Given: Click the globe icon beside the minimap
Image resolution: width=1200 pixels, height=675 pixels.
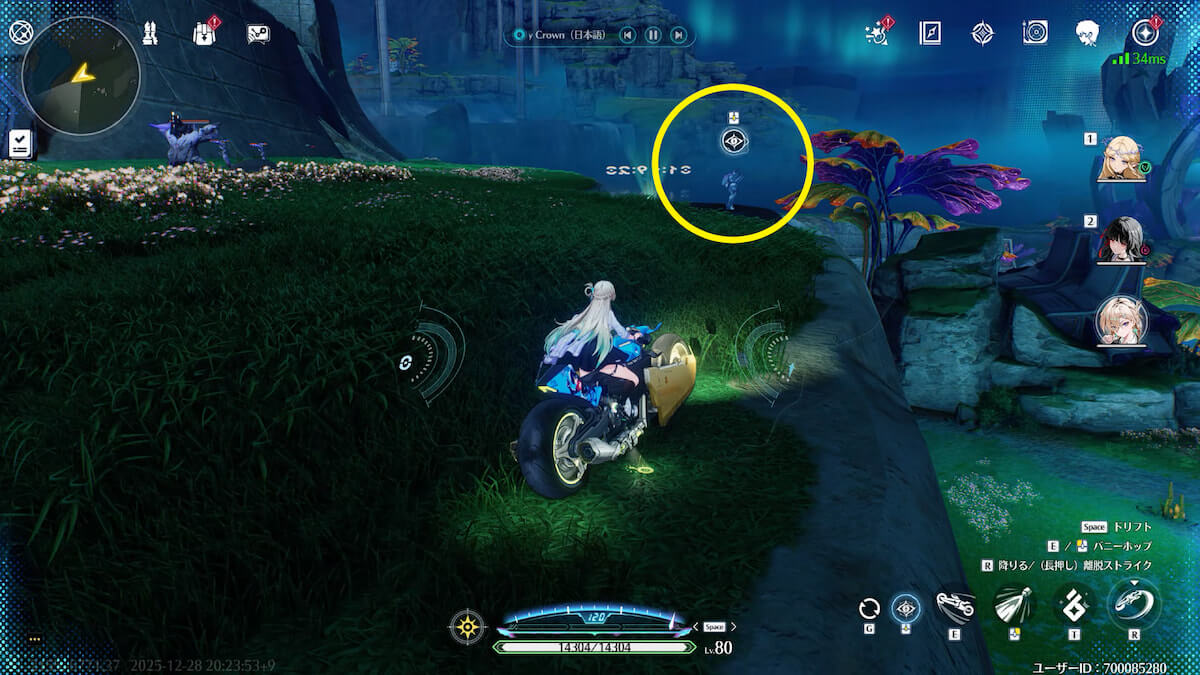Looking at the screenshot, I should [21, 33].
